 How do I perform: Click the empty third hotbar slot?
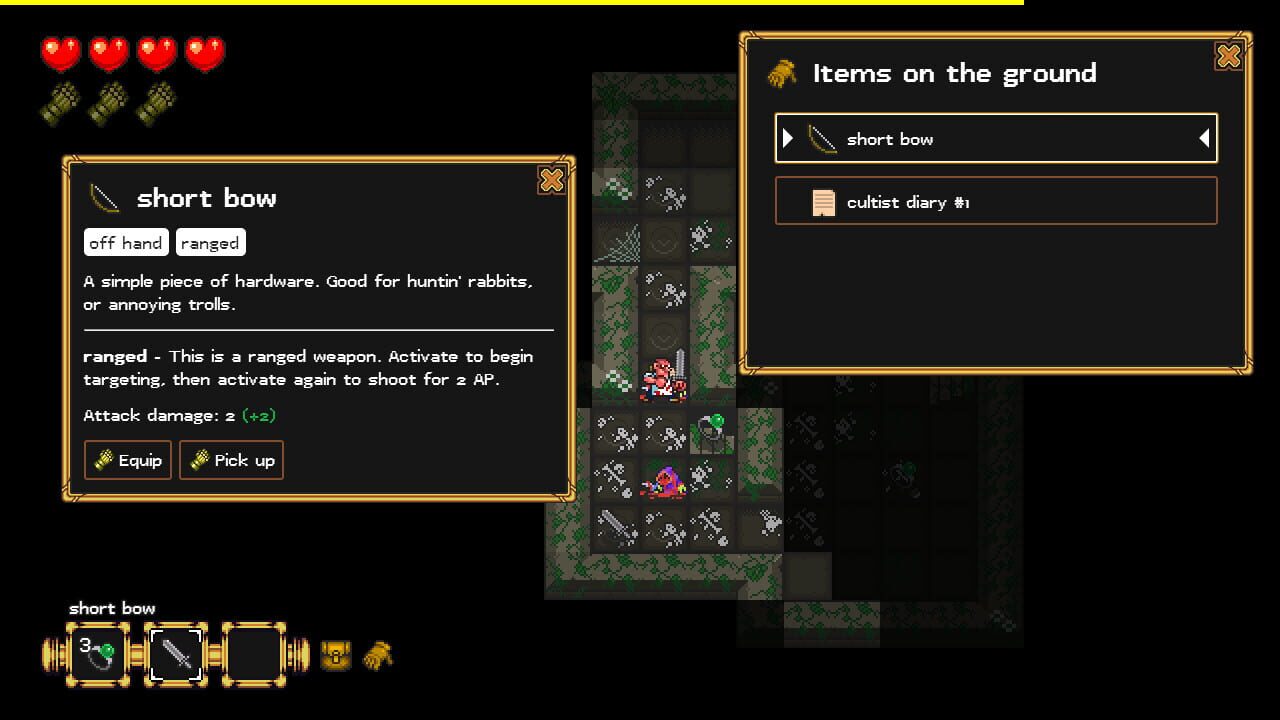[253, 653]
